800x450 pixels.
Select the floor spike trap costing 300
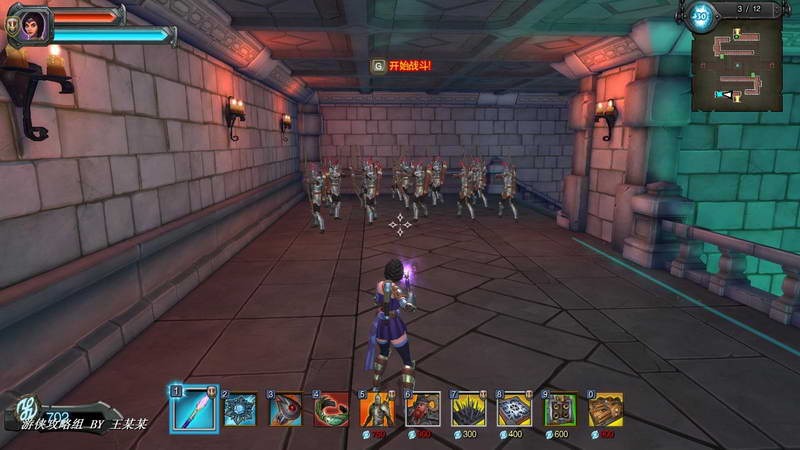coord(469,409)
